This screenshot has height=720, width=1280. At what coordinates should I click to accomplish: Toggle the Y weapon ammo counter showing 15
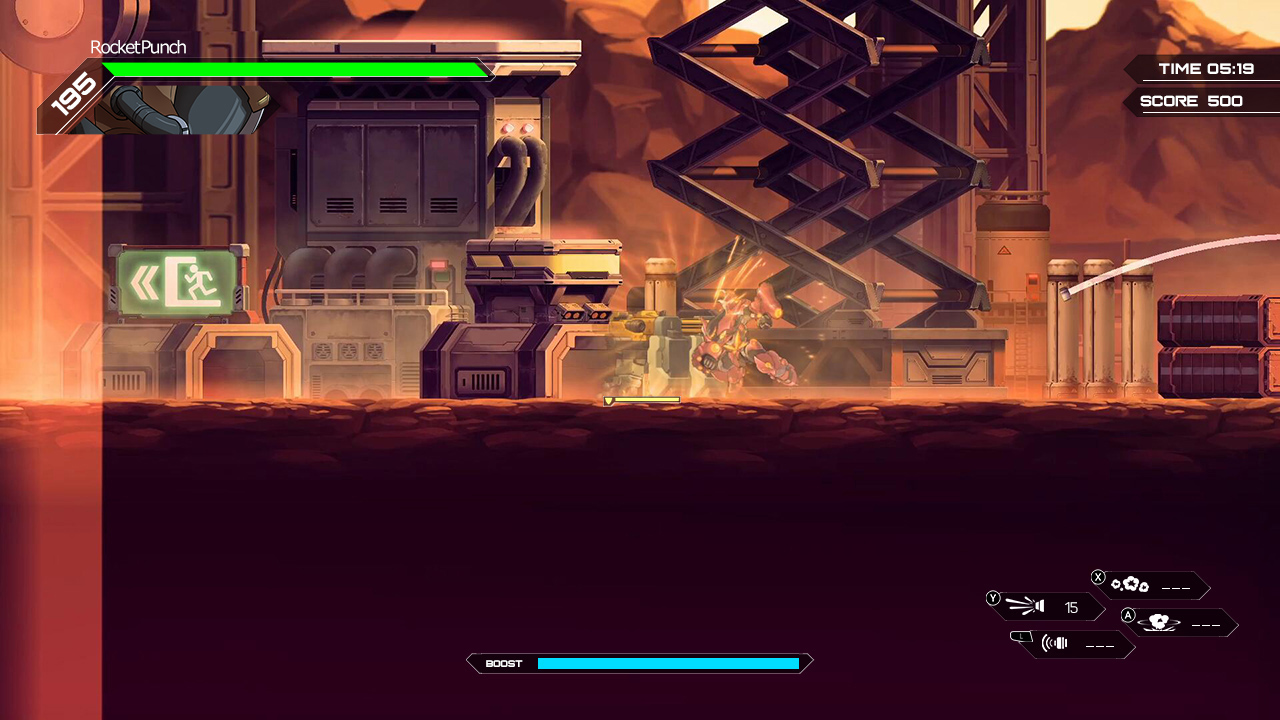point(1071,607)
